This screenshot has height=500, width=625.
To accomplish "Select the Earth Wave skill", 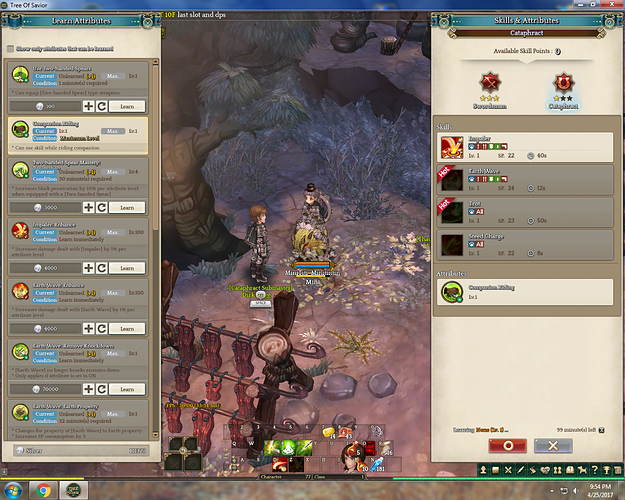I will coord(525,180).
